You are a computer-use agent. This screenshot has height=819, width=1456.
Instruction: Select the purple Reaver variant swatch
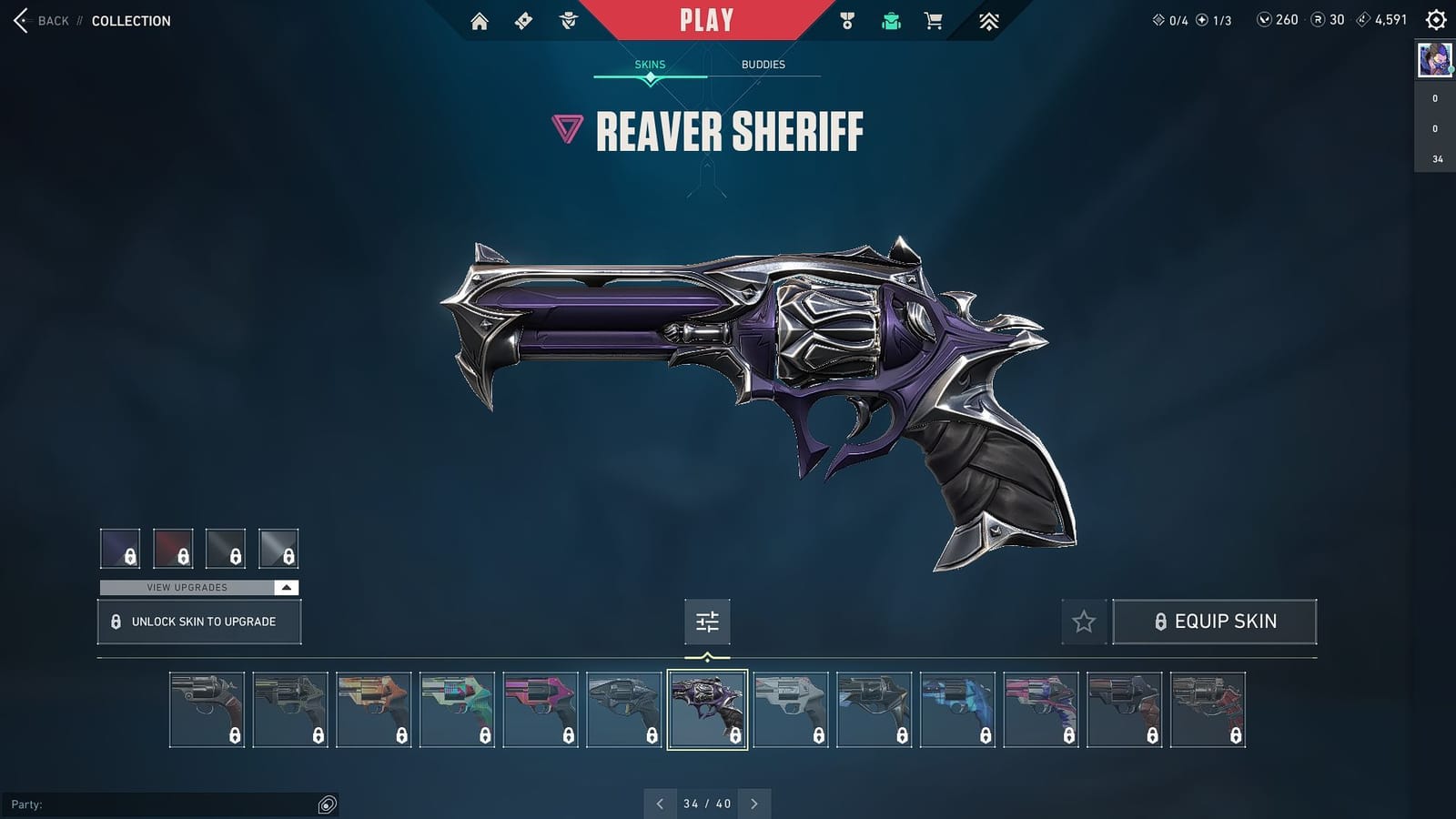(x=120, y=548)
